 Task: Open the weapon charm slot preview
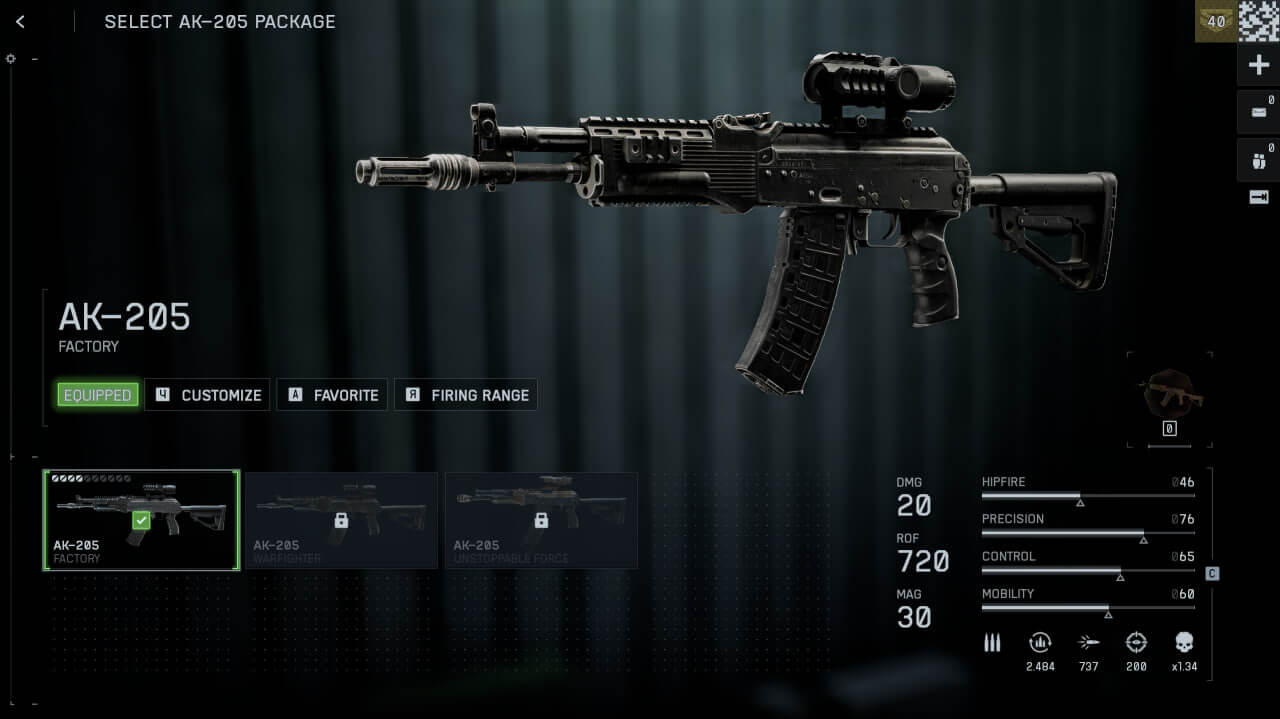click(1169, 396)
